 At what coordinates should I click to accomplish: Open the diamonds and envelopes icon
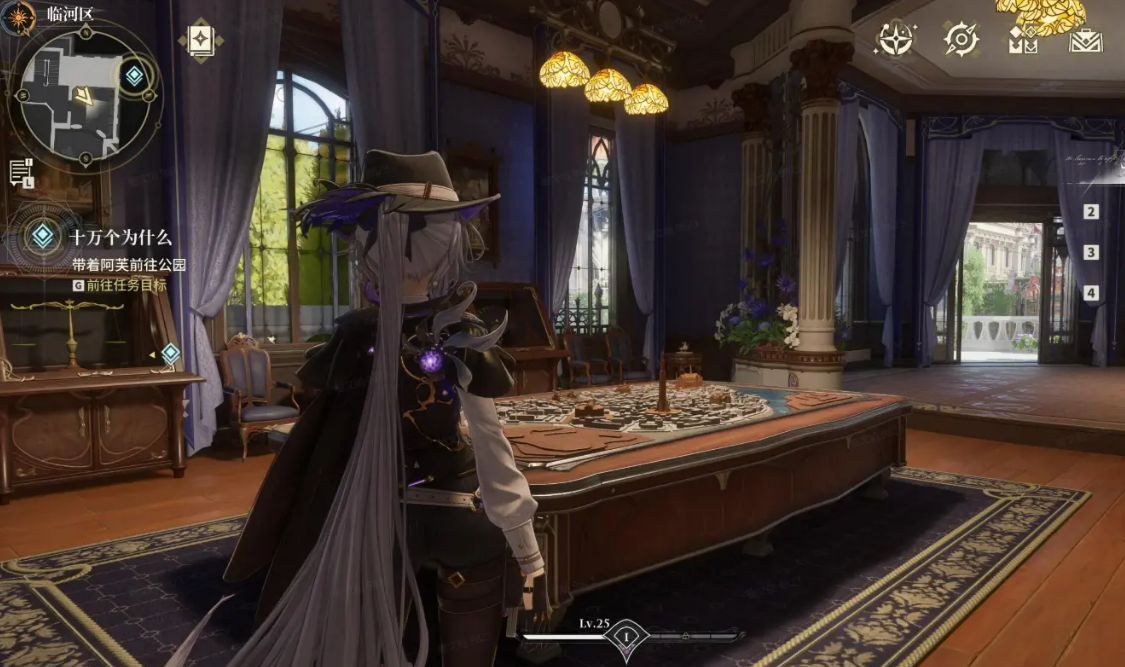[1022, 40]
